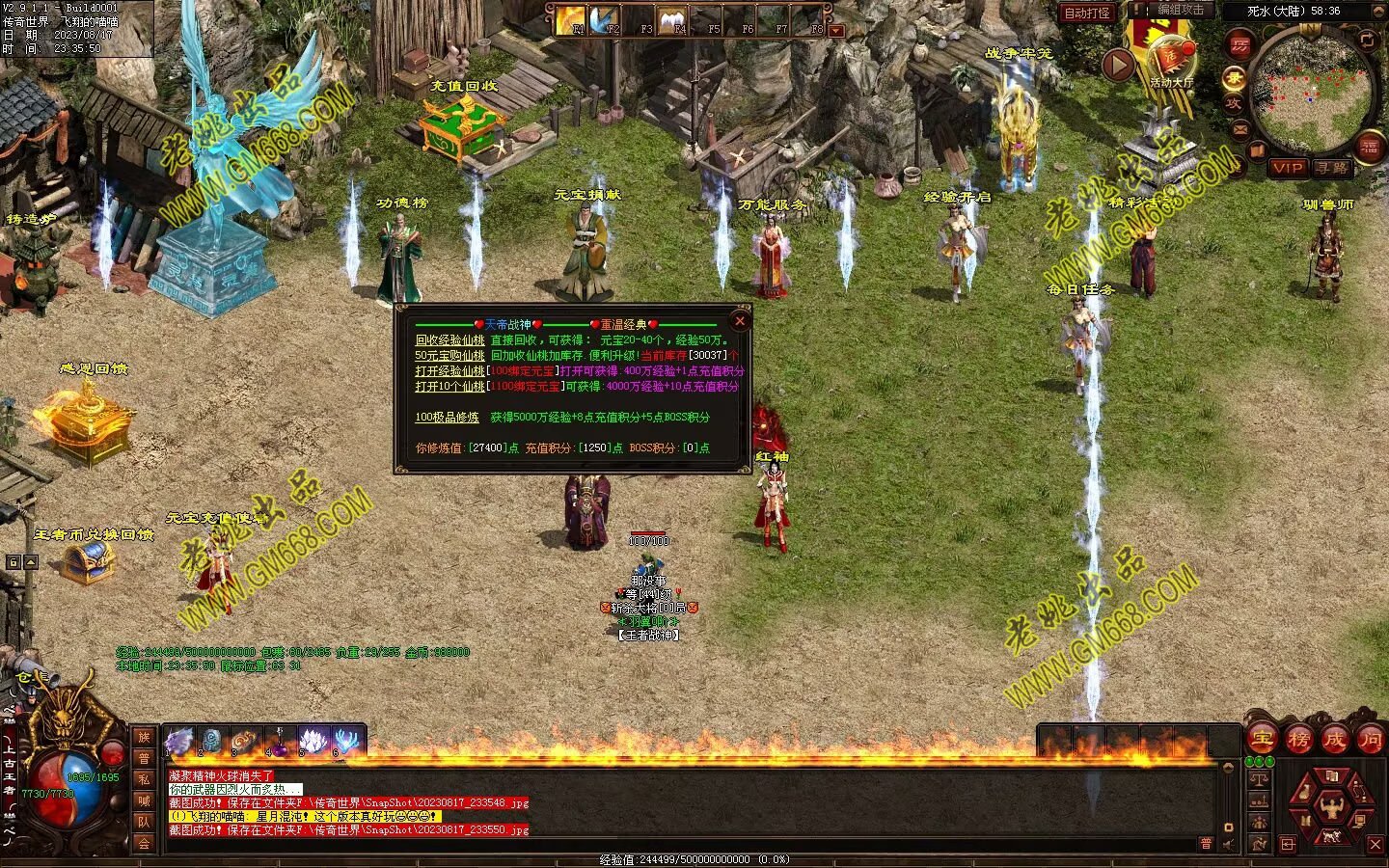
Task: Open the 活动大厅 activity hall icon
Action: coord(1170,60)
